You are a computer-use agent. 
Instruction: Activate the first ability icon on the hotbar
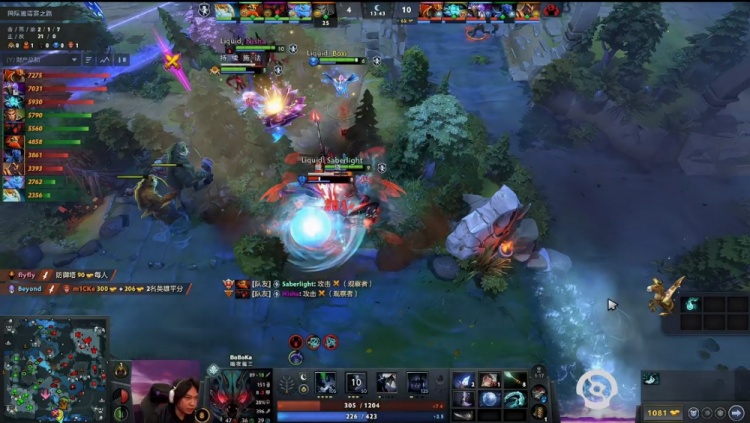(327, 383)
